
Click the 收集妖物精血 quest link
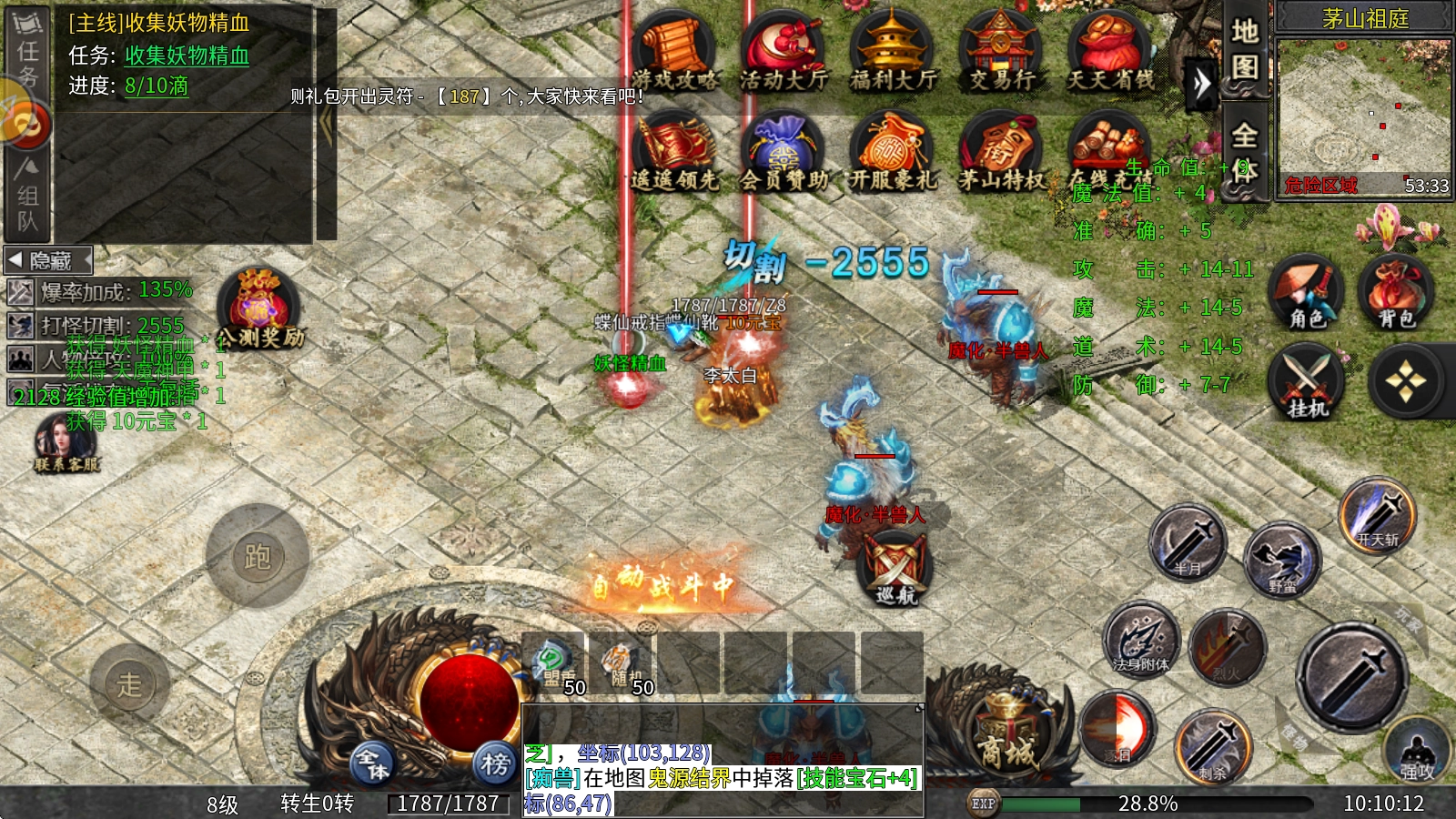click(187, 56)
